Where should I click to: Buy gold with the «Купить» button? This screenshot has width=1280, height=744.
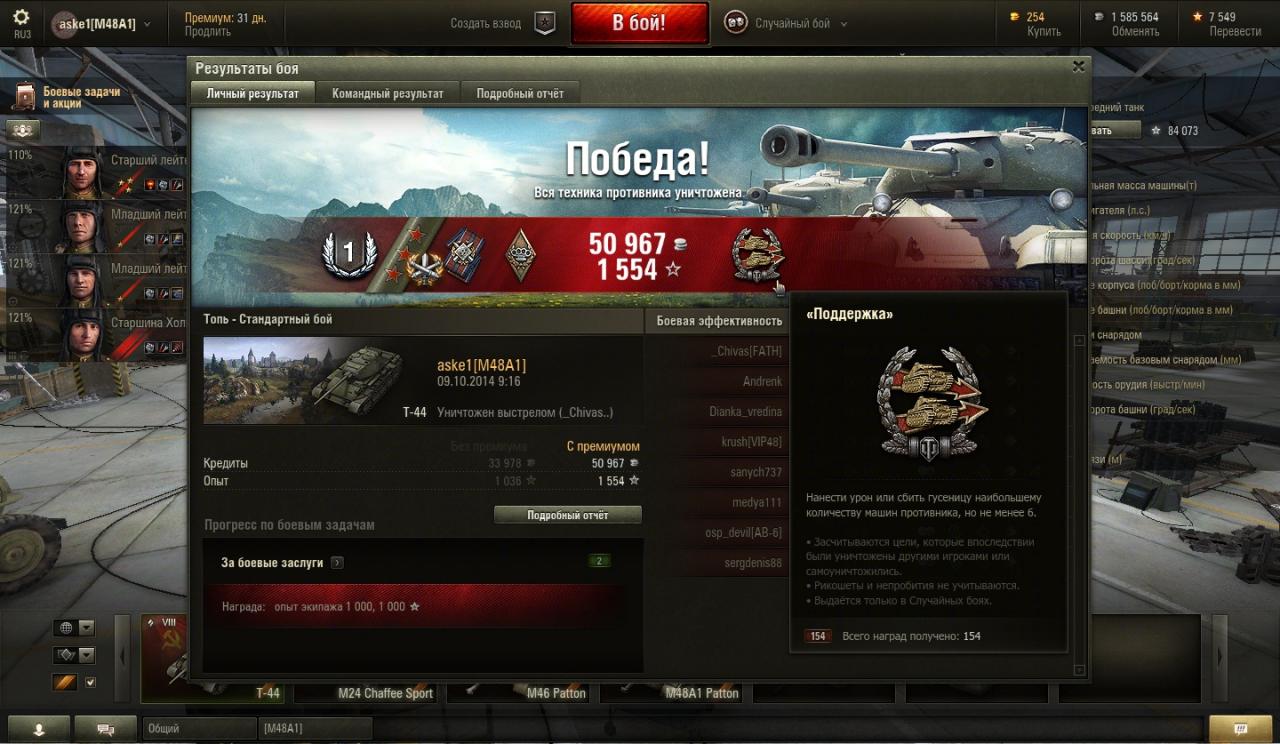(x=1043, y=31)
